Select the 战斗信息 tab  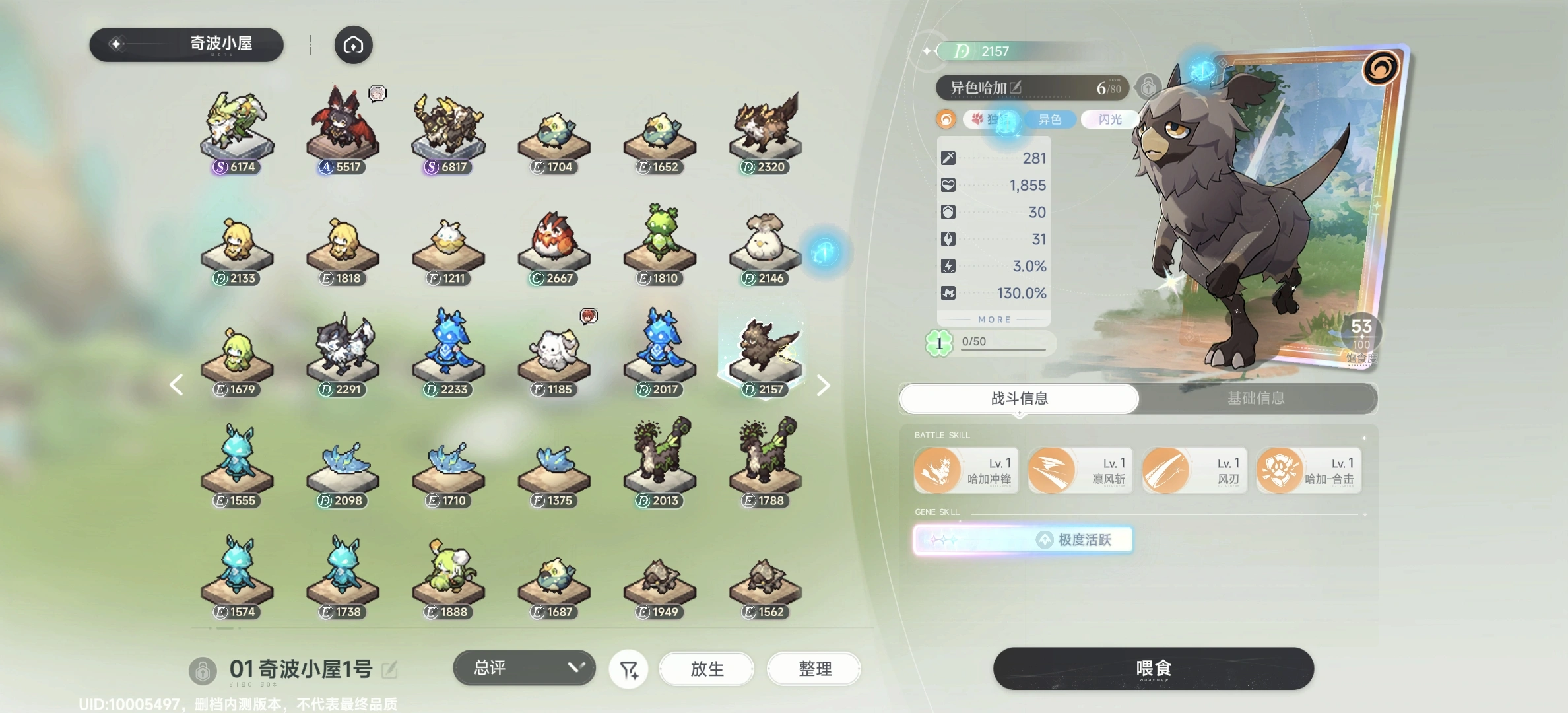1019,398
